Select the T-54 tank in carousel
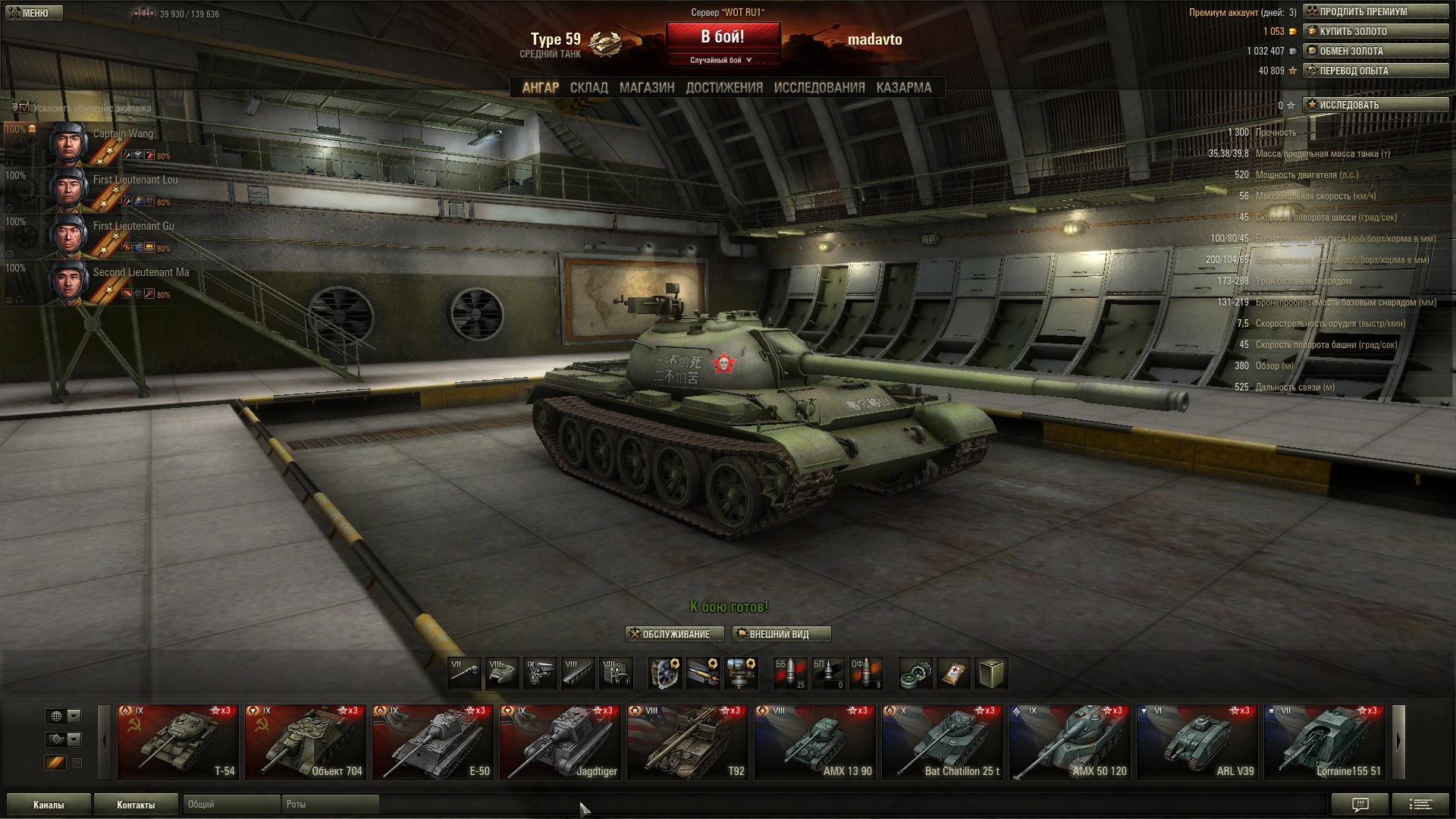The height and width of the screenshot is (819, 1456). [178, 742]
